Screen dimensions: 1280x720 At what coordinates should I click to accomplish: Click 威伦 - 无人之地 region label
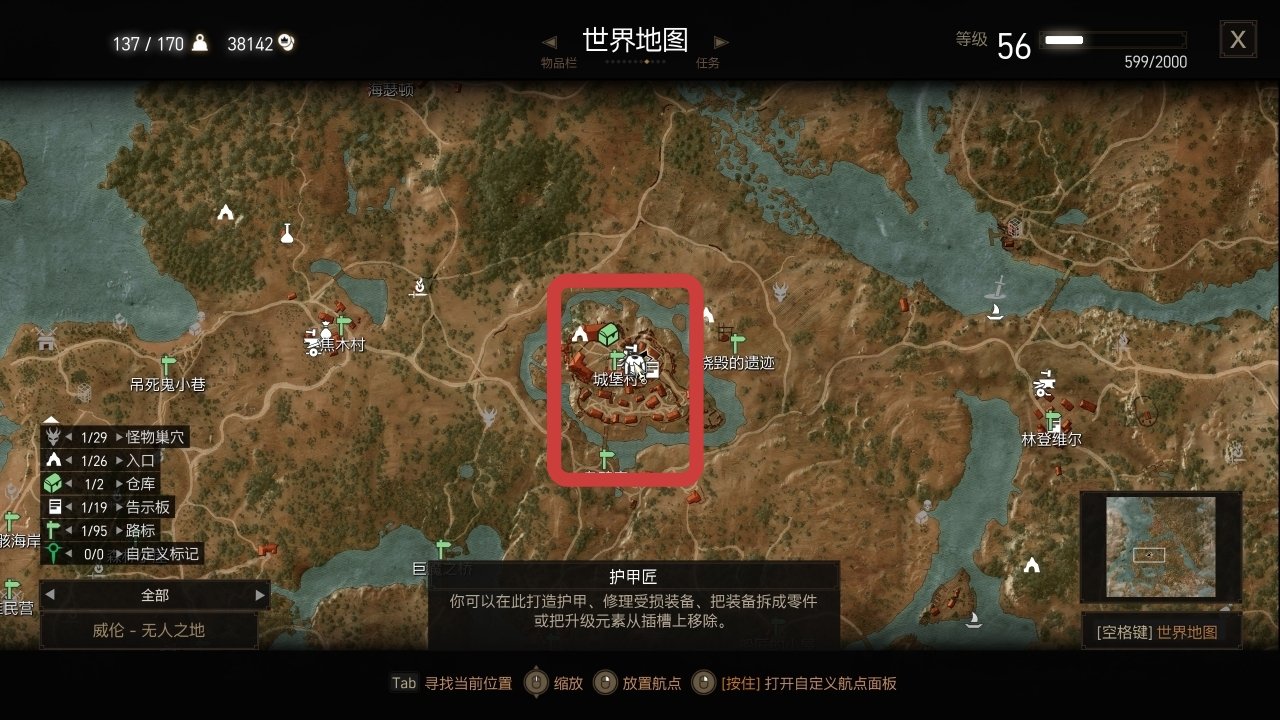pyautogui.click(x=148, y=631)
